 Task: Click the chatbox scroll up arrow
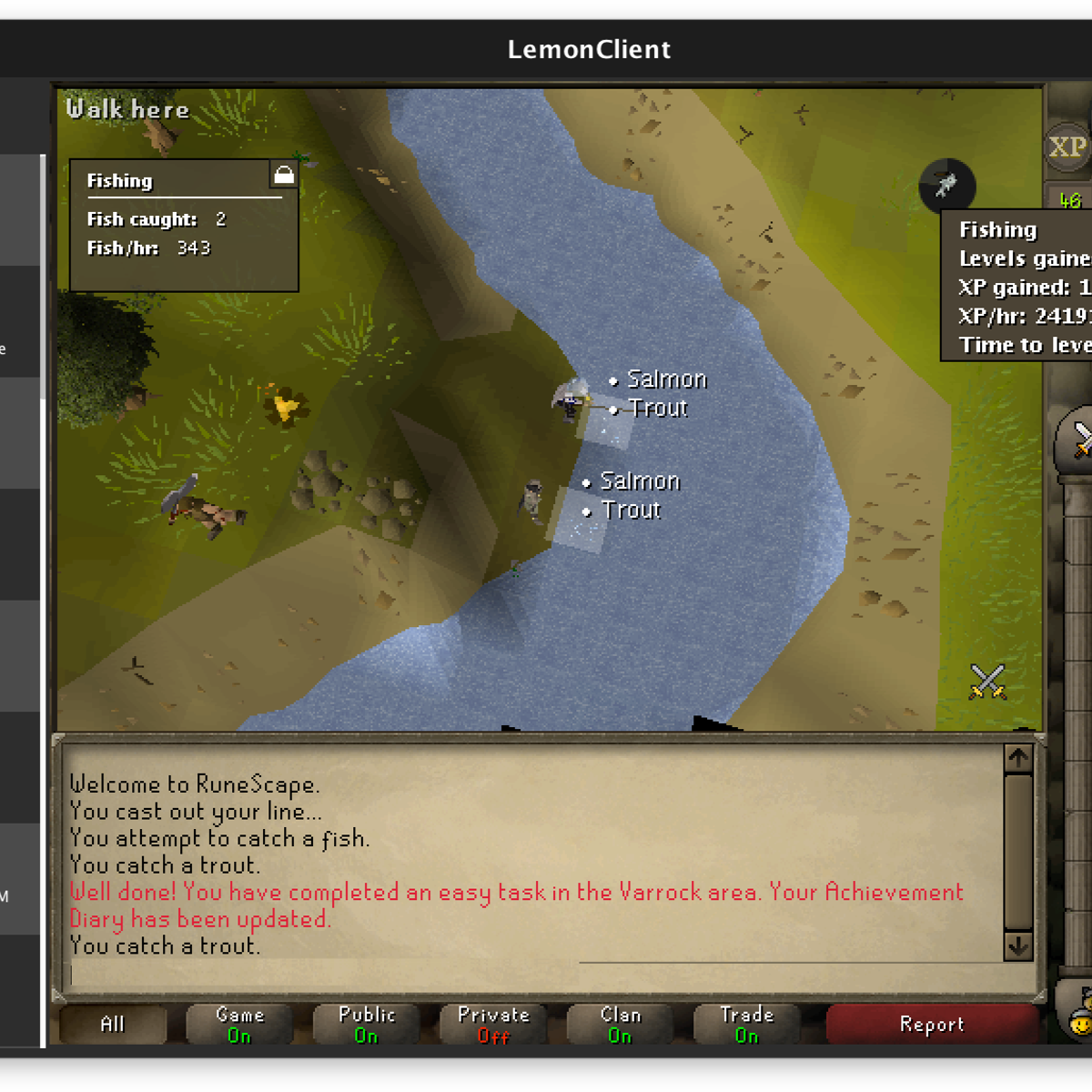coord(1017,758)
